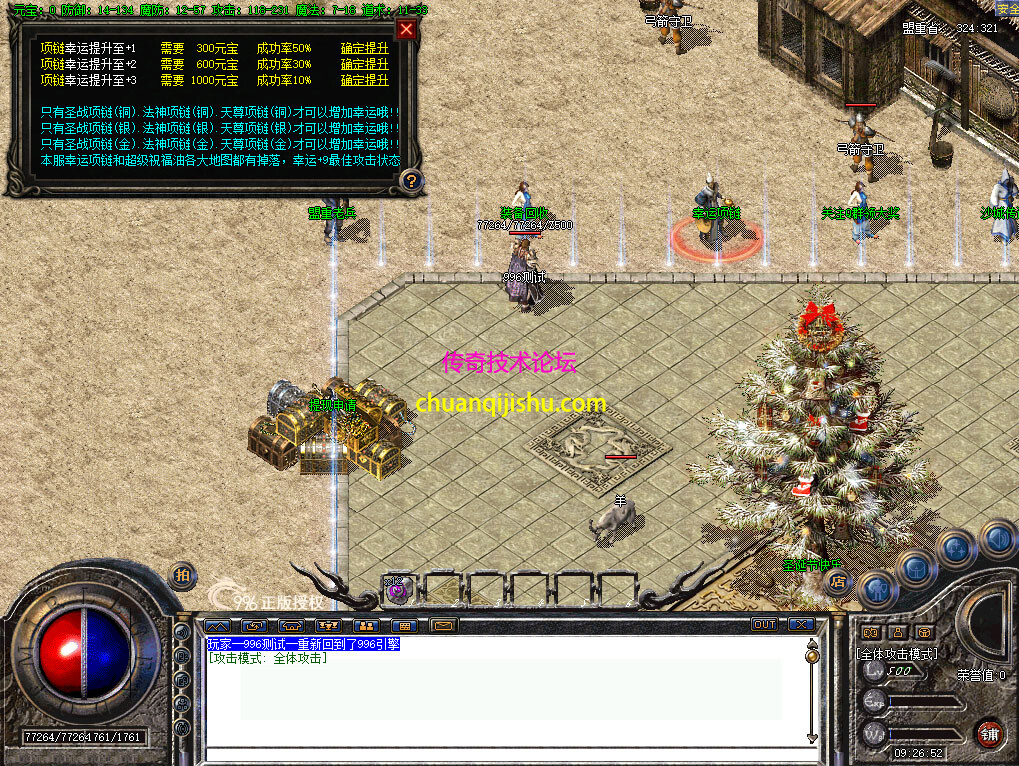Toggle the speaker sound round button

pos(996,537)
